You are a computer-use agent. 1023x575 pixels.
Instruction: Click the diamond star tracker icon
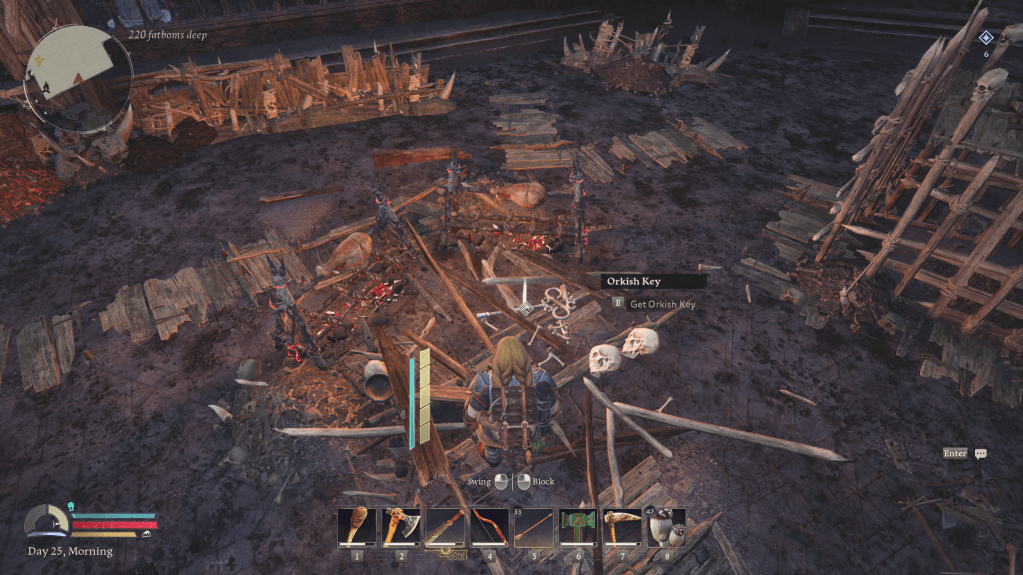[985, 38]
